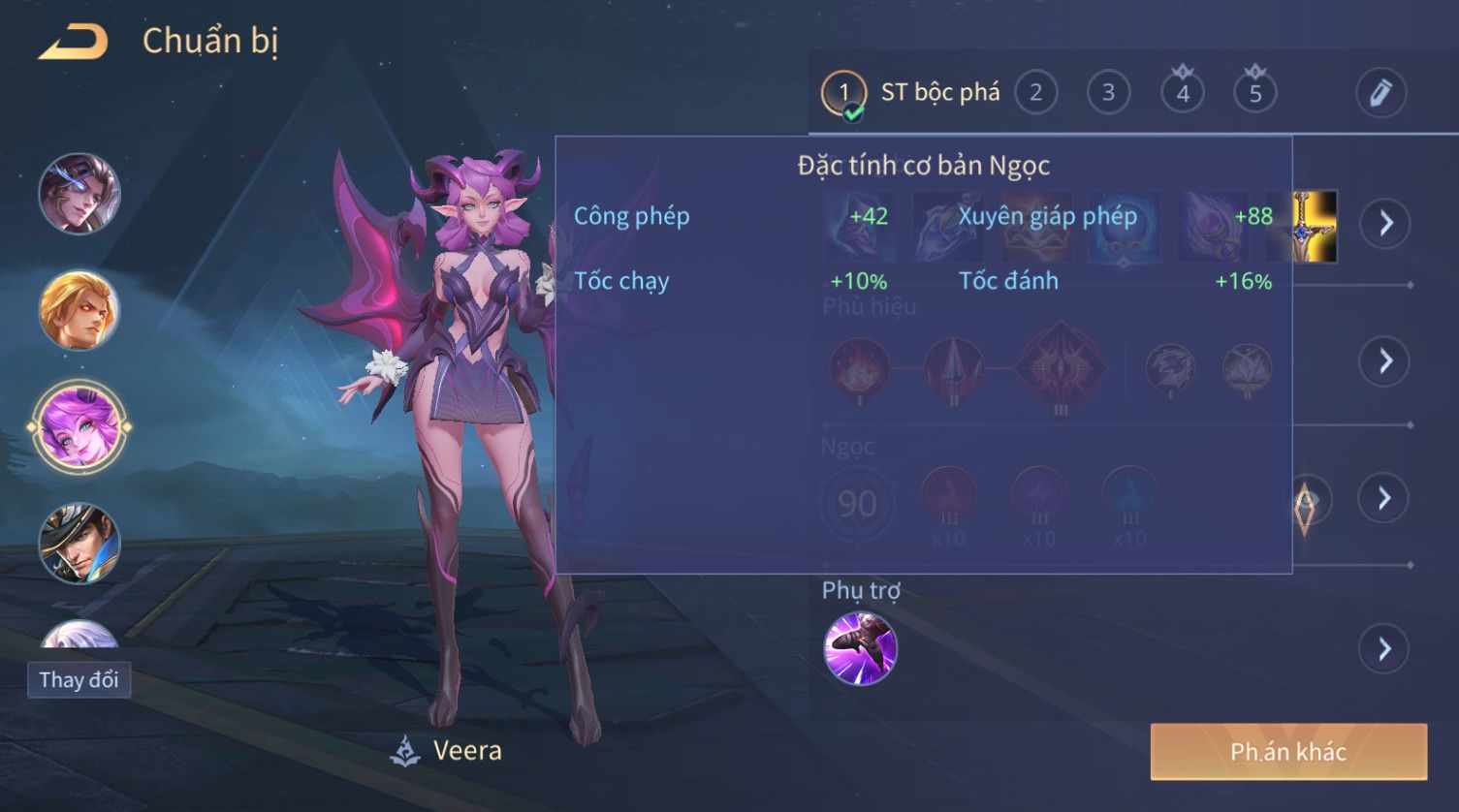The height and width of the screenshot is (812, 1459).
Task: Click the Thay đổi button
Action: 79,680
